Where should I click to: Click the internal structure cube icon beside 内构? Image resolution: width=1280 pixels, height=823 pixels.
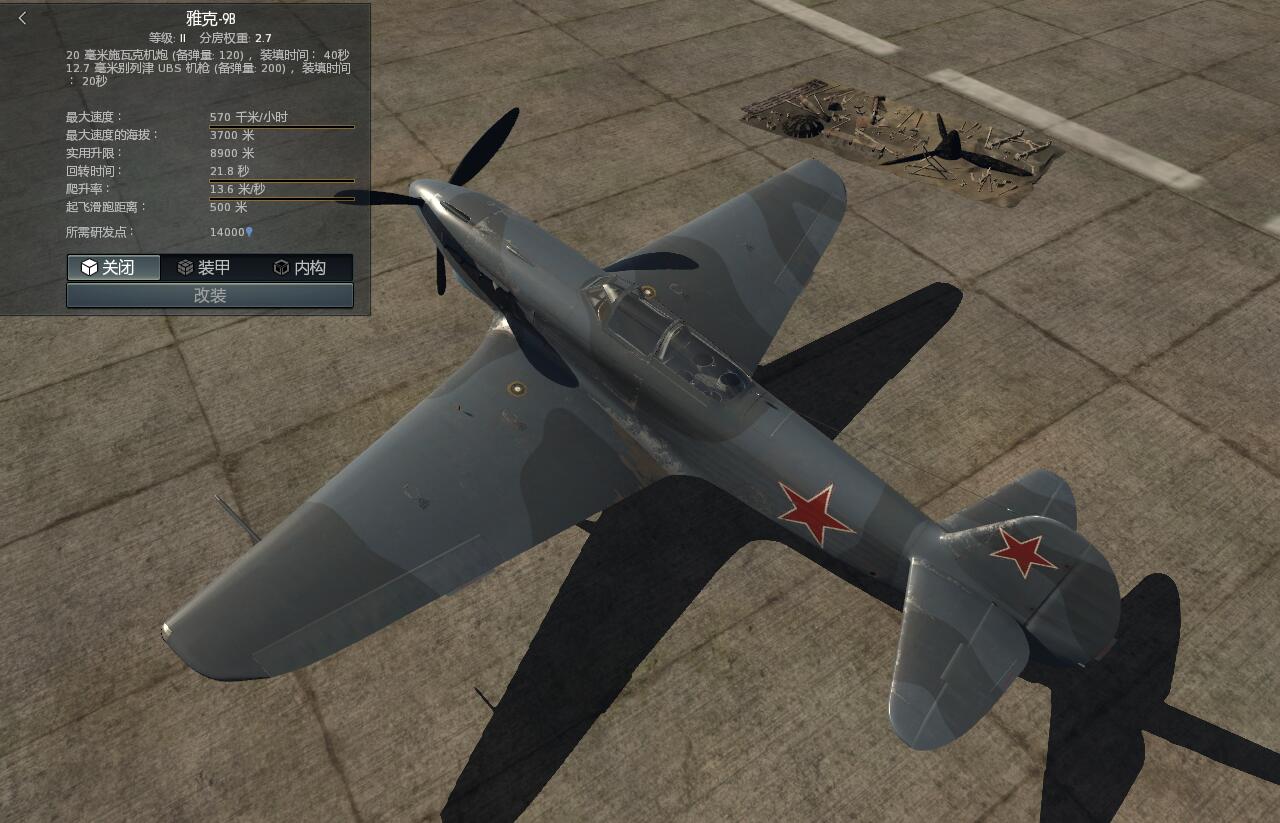click(278, 267)
